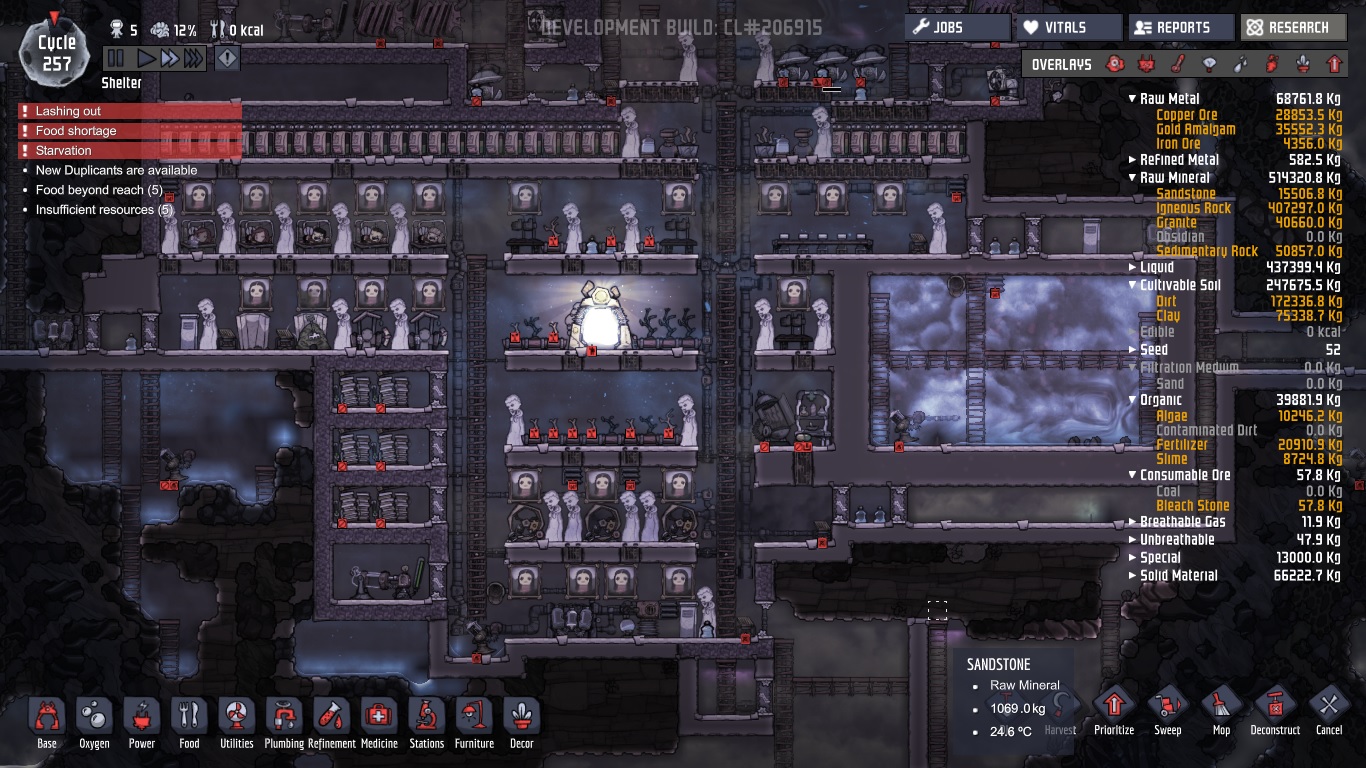Screen dimensions: 1366x768
Task: Open the Base build category
Action: [46, 723]
